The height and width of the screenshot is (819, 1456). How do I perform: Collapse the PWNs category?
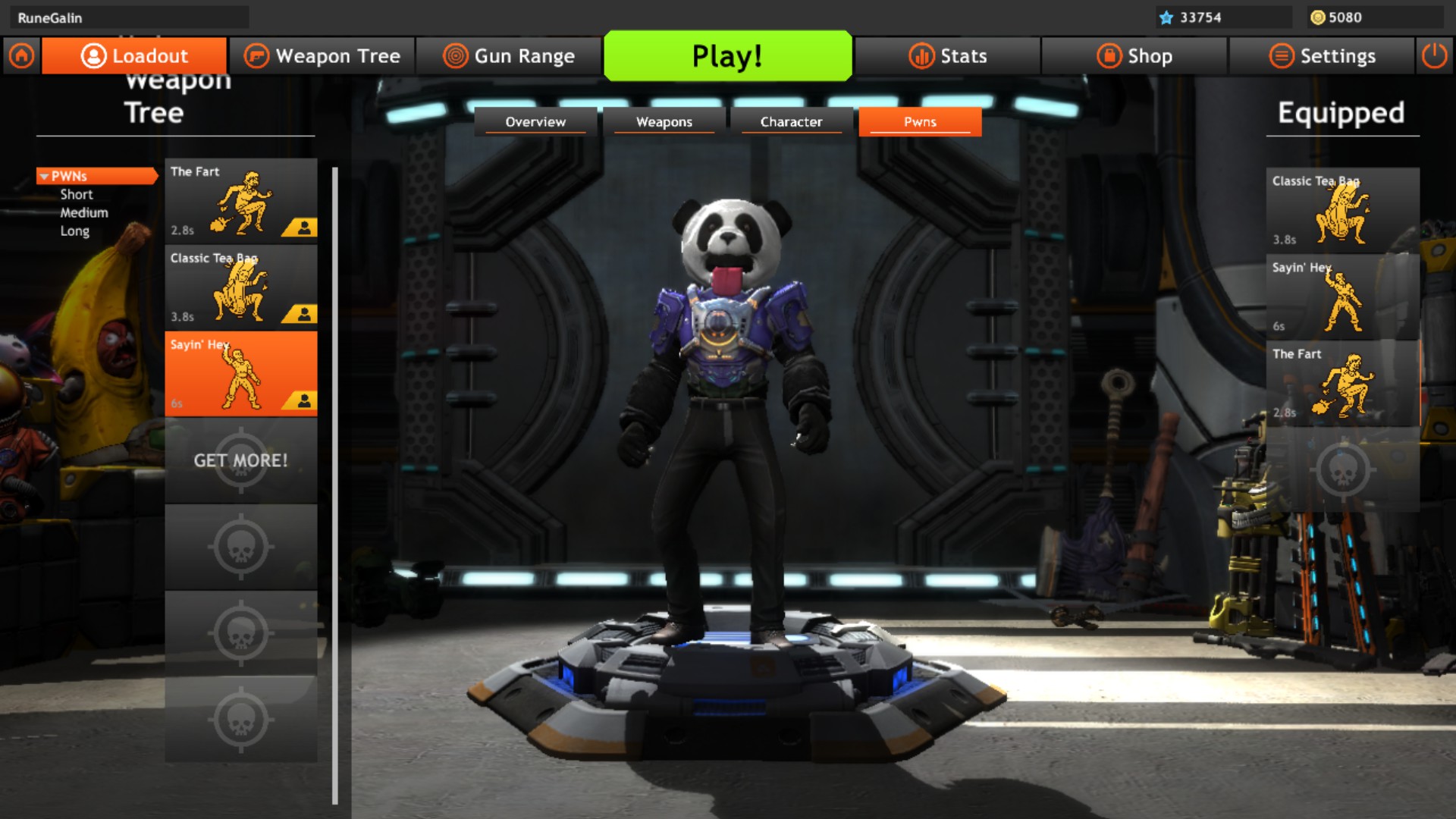[x=45, y=177]
